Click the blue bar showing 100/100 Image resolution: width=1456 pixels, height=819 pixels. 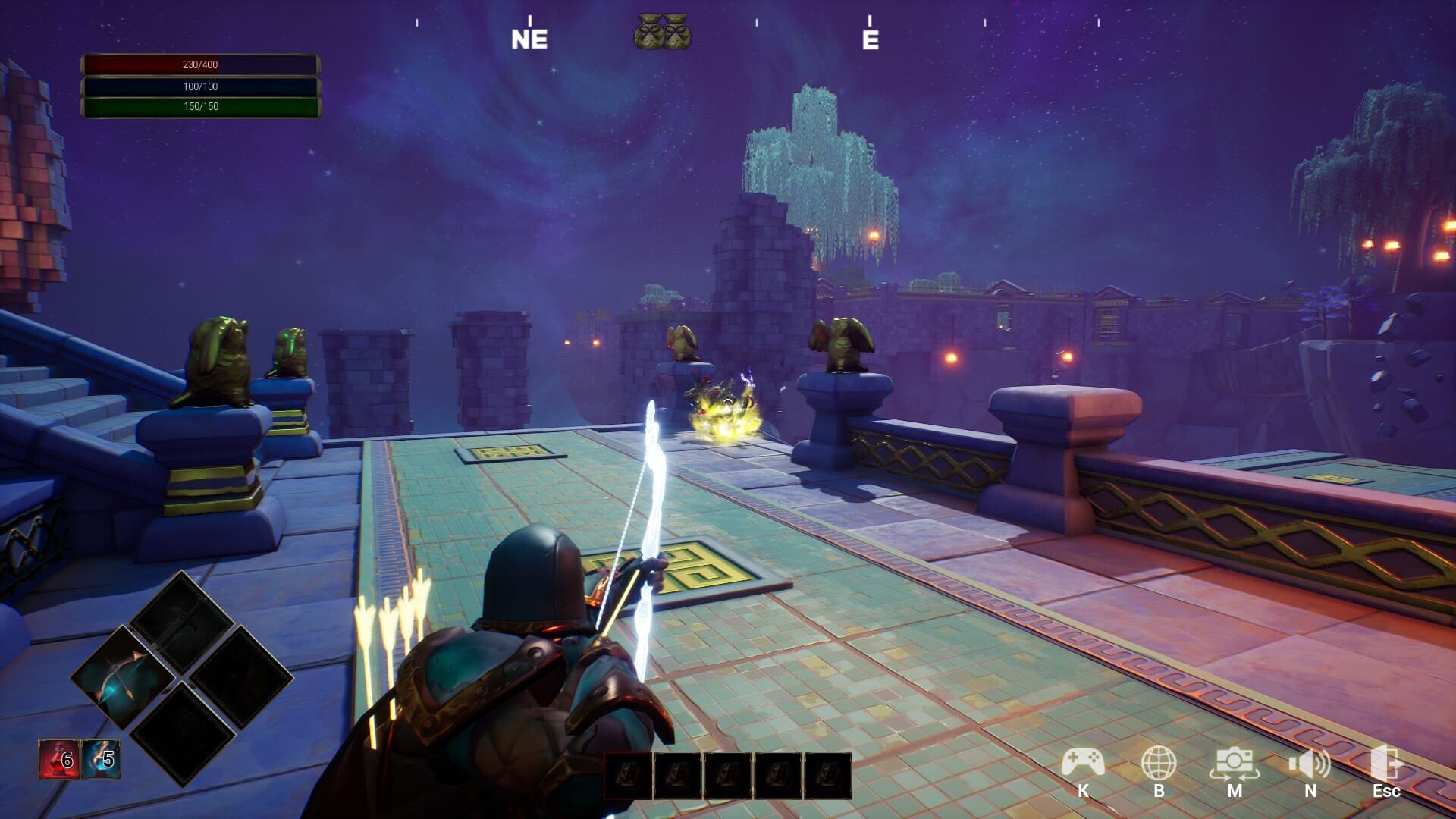[x=199, y=86]
